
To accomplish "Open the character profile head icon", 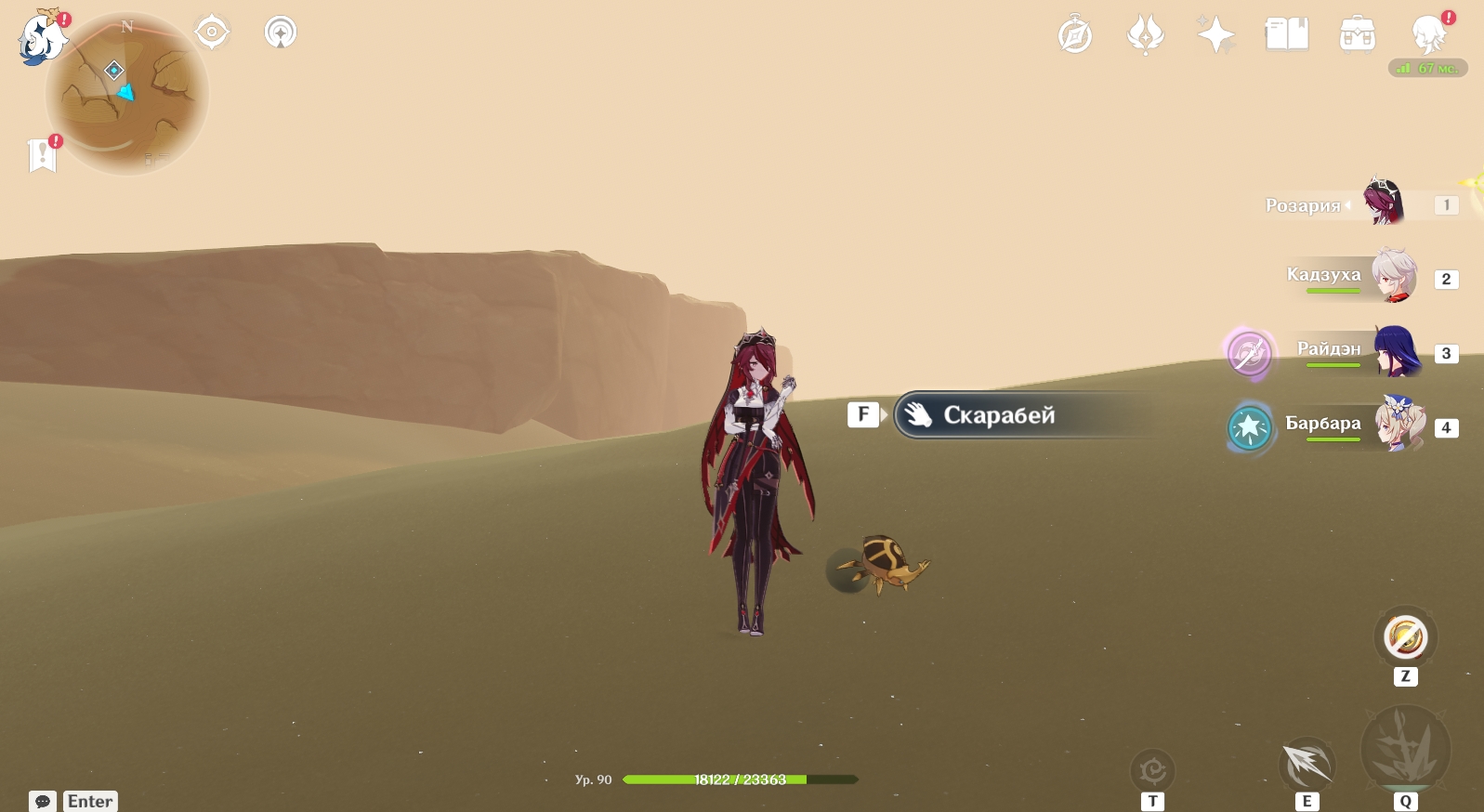I will pos(1428,35).
